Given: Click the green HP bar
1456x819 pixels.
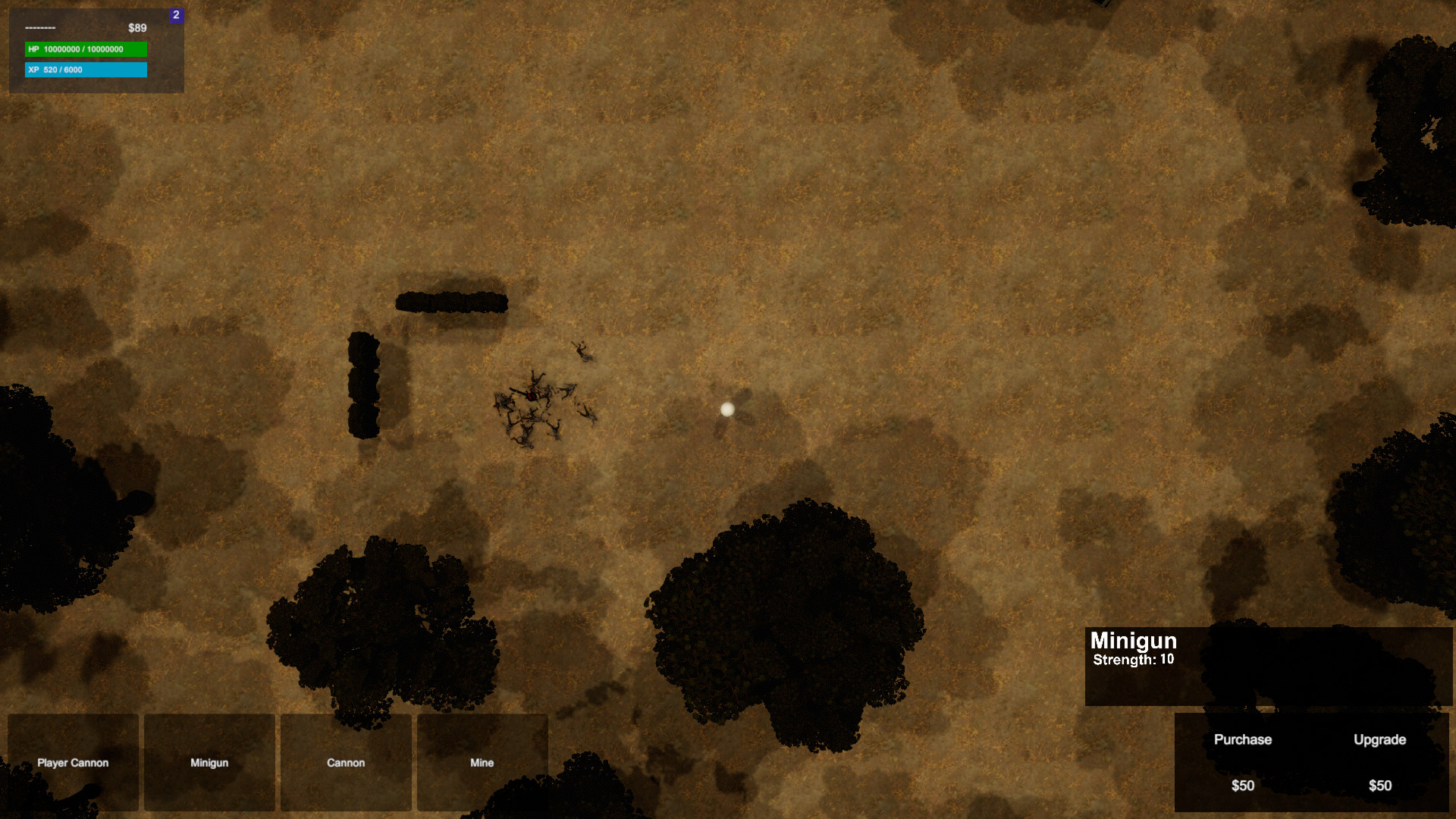Looking at the screenshot, I should tap(85, 50).
